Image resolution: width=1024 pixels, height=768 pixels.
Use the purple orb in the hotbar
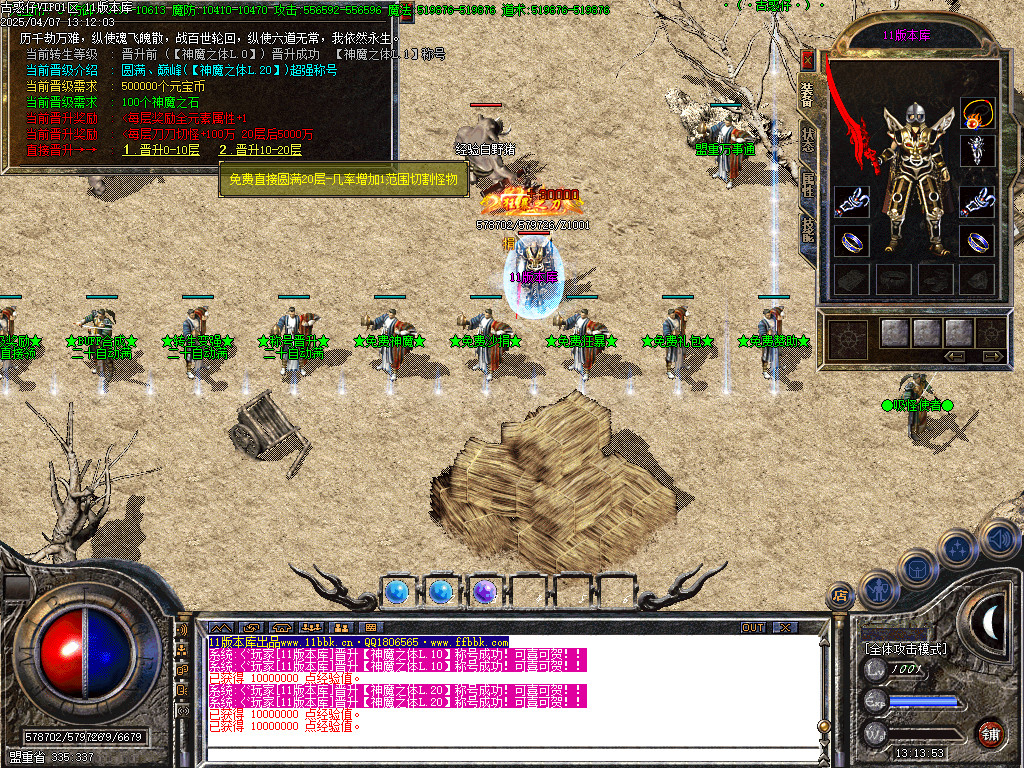485,592
